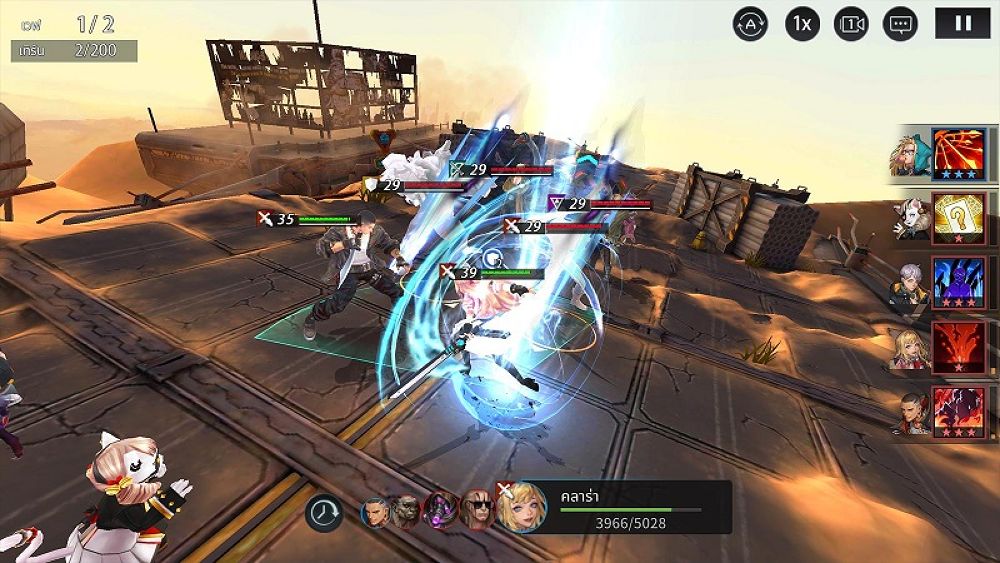Activate the blue shadow figure skill
The height and width of the screenshot is (563, 1000).
pos(958,282)
